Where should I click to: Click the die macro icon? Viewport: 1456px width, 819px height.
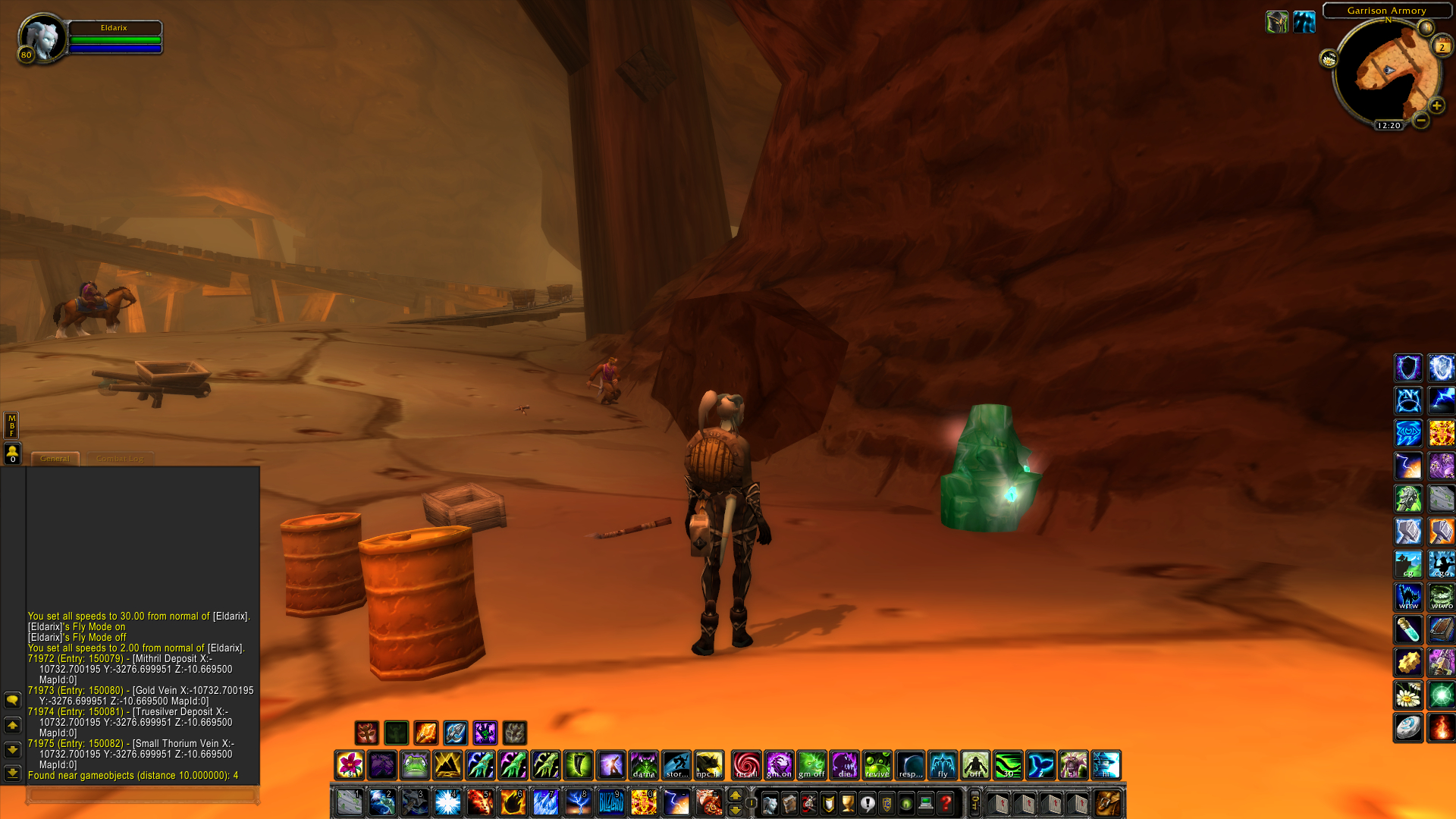click(x=843, y=764)
